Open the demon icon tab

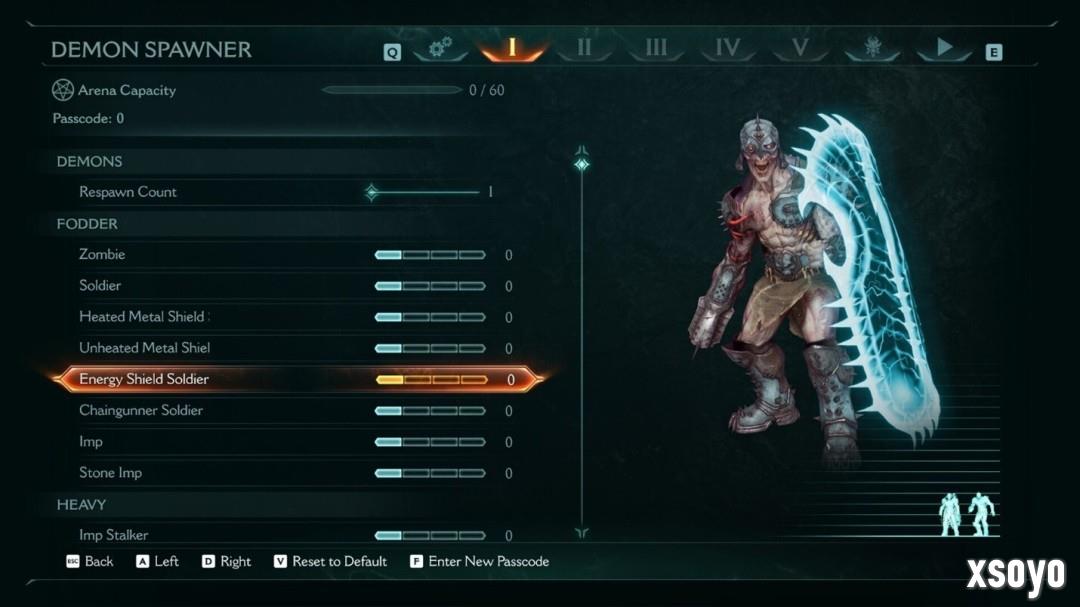(872, 48)
